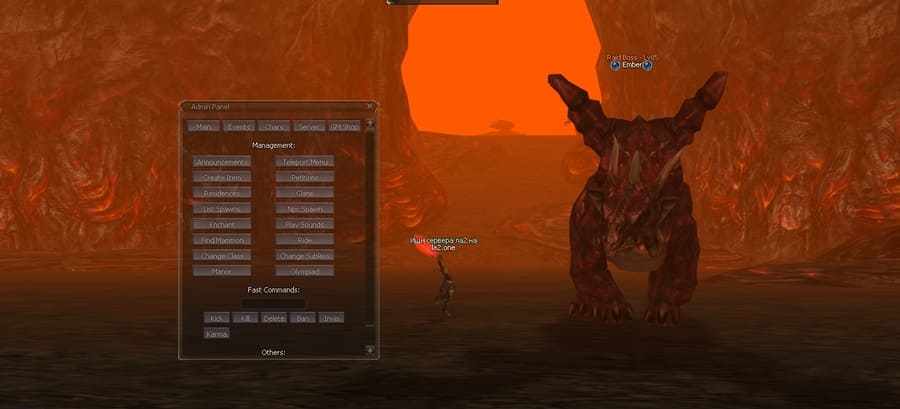Choose the Create Item button
Image resolution: width=900 pixels, height=409 pixels.
click(222, 177)
